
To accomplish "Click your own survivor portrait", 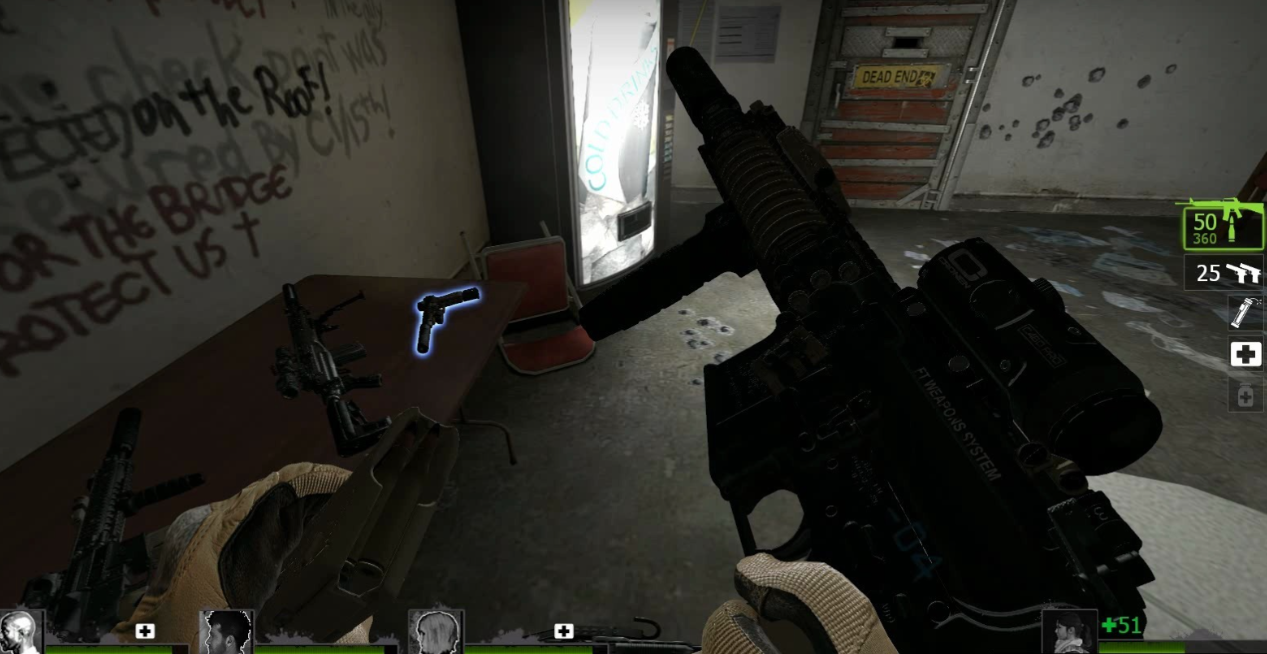I will click(x=1068, y=631).
